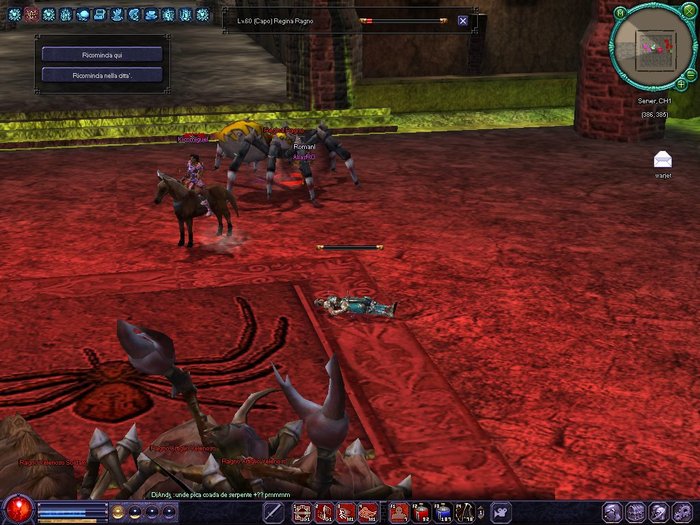Click the circular minimap display
Screen dimensions: 700x525
point(654,48)
